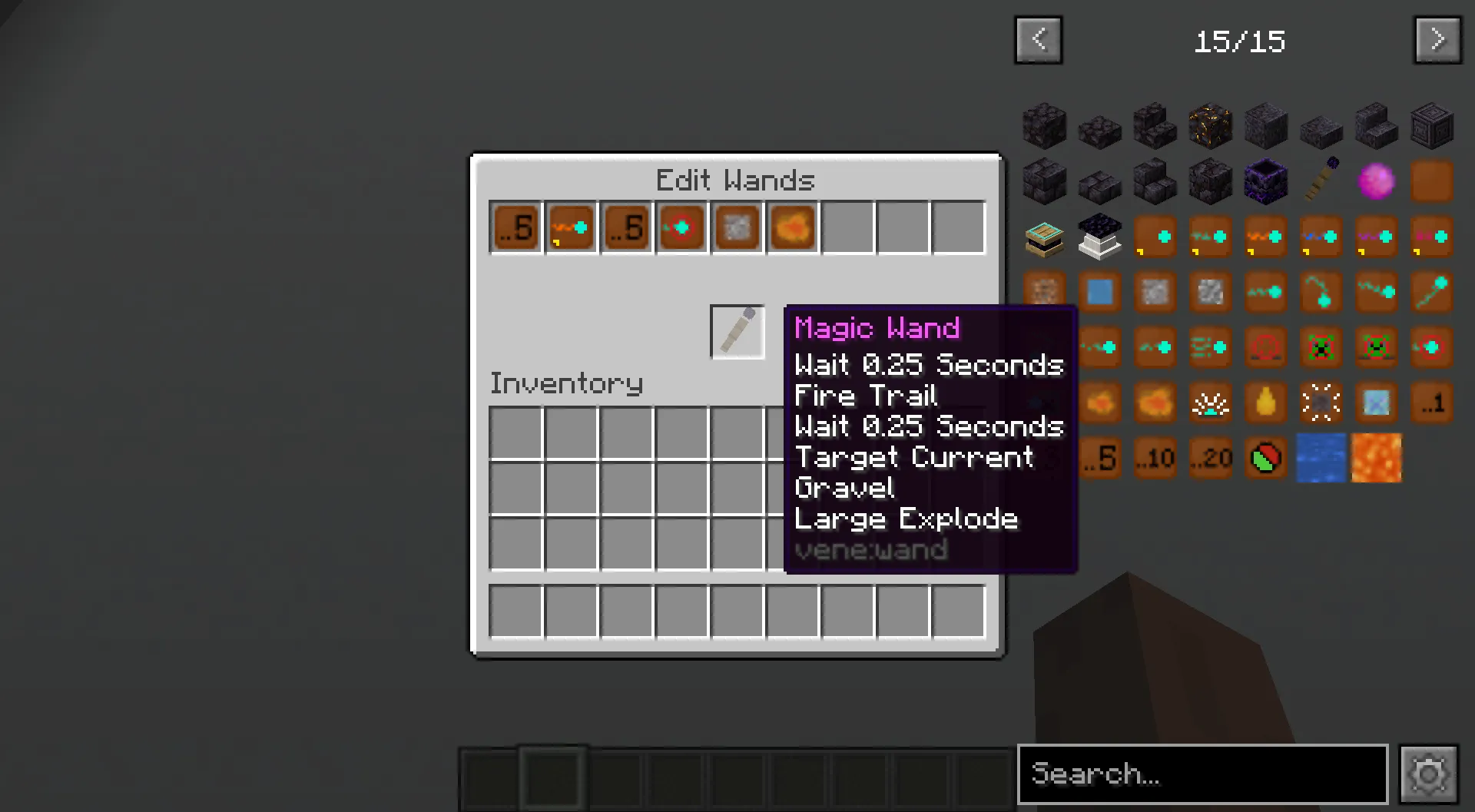Advance to the next page with the right arrow
The height and width of the screenshot is (812, 1475).
pos(1437,40)
